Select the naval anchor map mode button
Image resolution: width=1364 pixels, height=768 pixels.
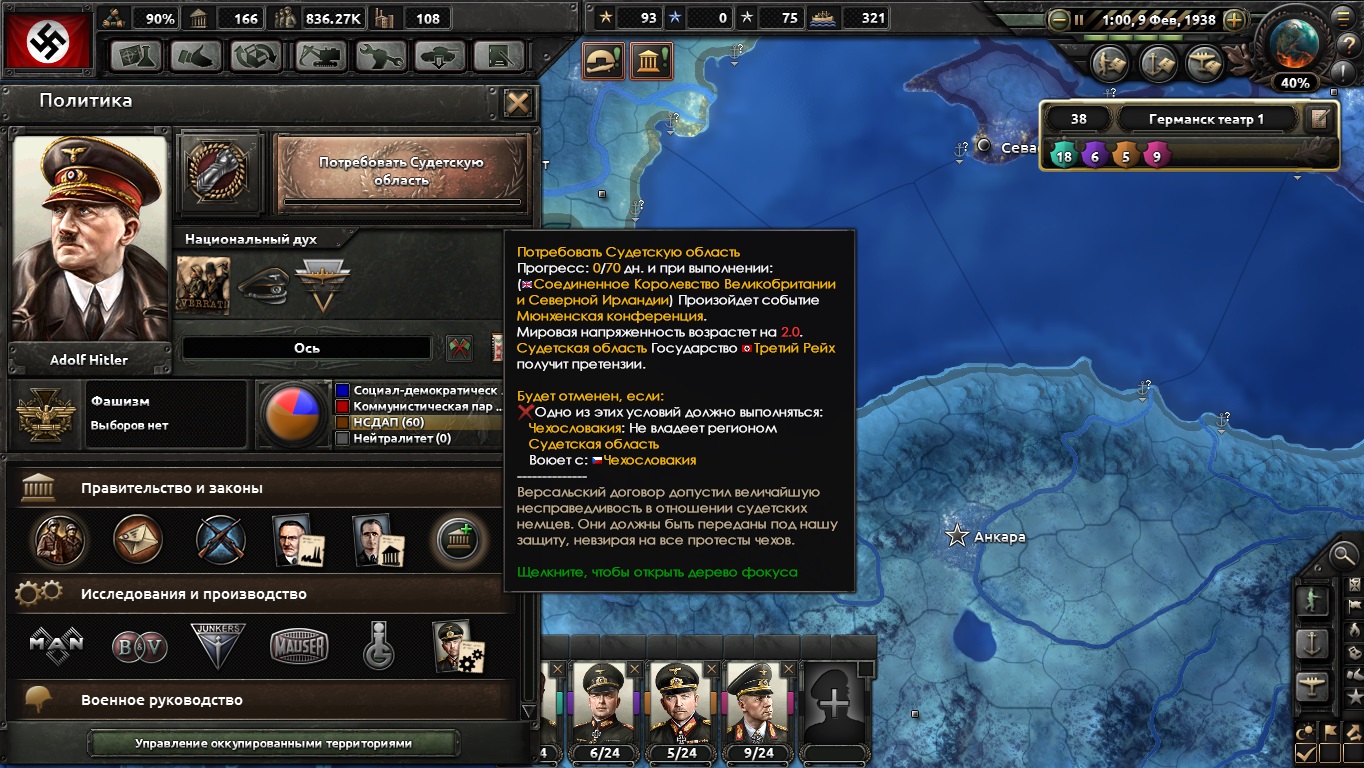coord(1311,643)
